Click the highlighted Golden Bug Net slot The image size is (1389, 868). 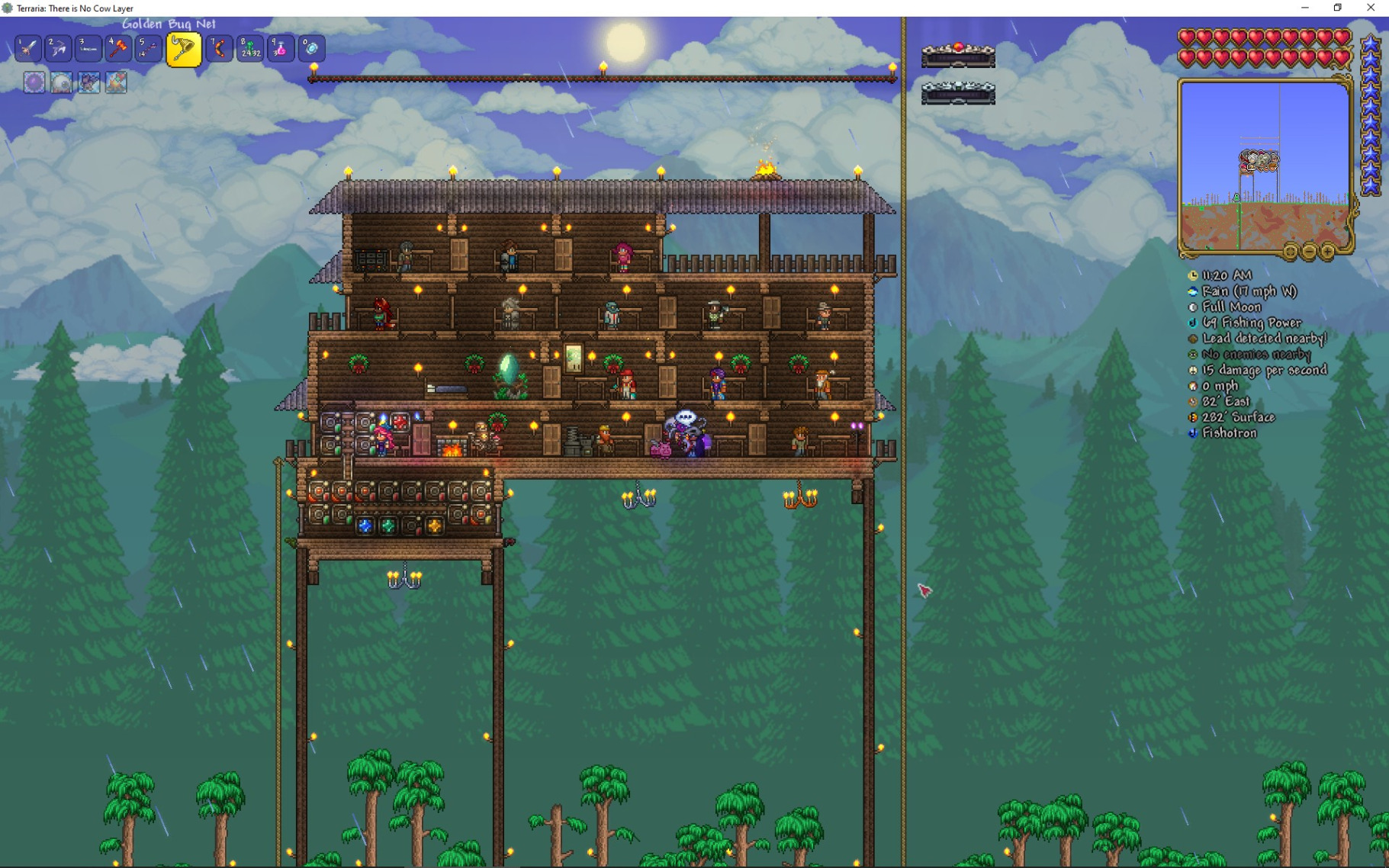183,50
